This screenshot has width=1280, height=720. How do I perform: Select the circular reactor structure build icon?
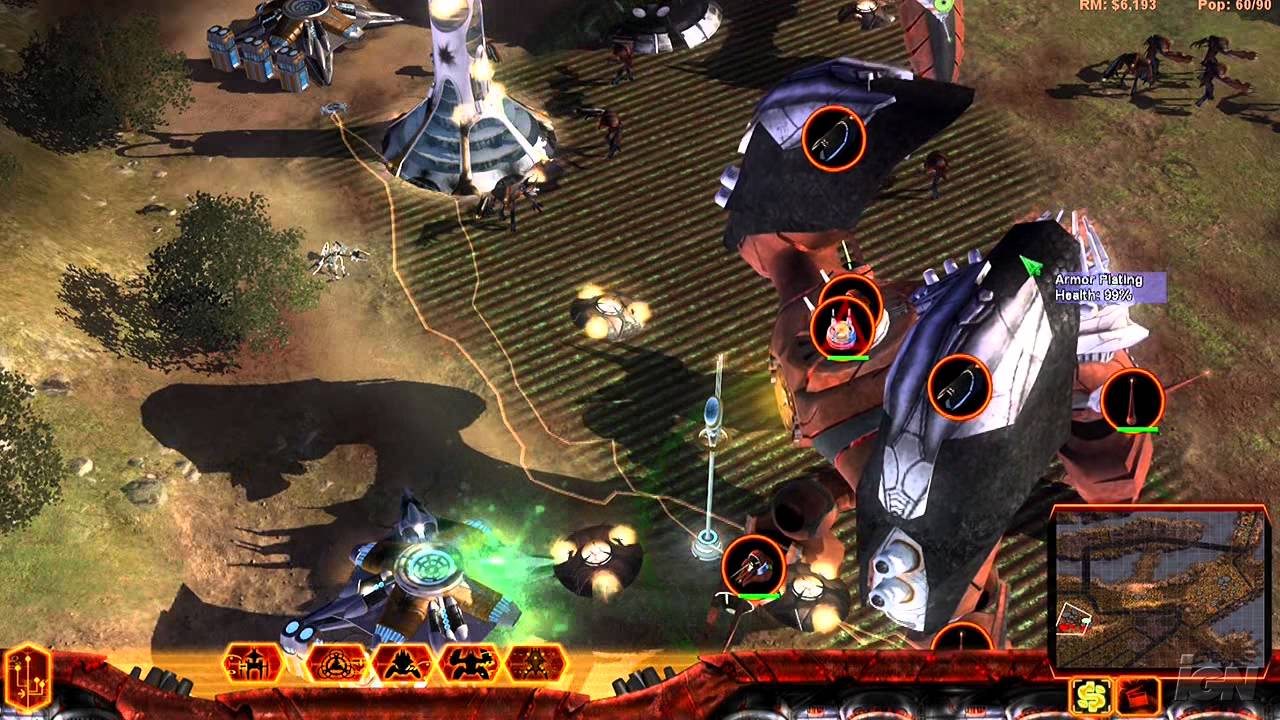pyautogui.click(x=337, y=665)
